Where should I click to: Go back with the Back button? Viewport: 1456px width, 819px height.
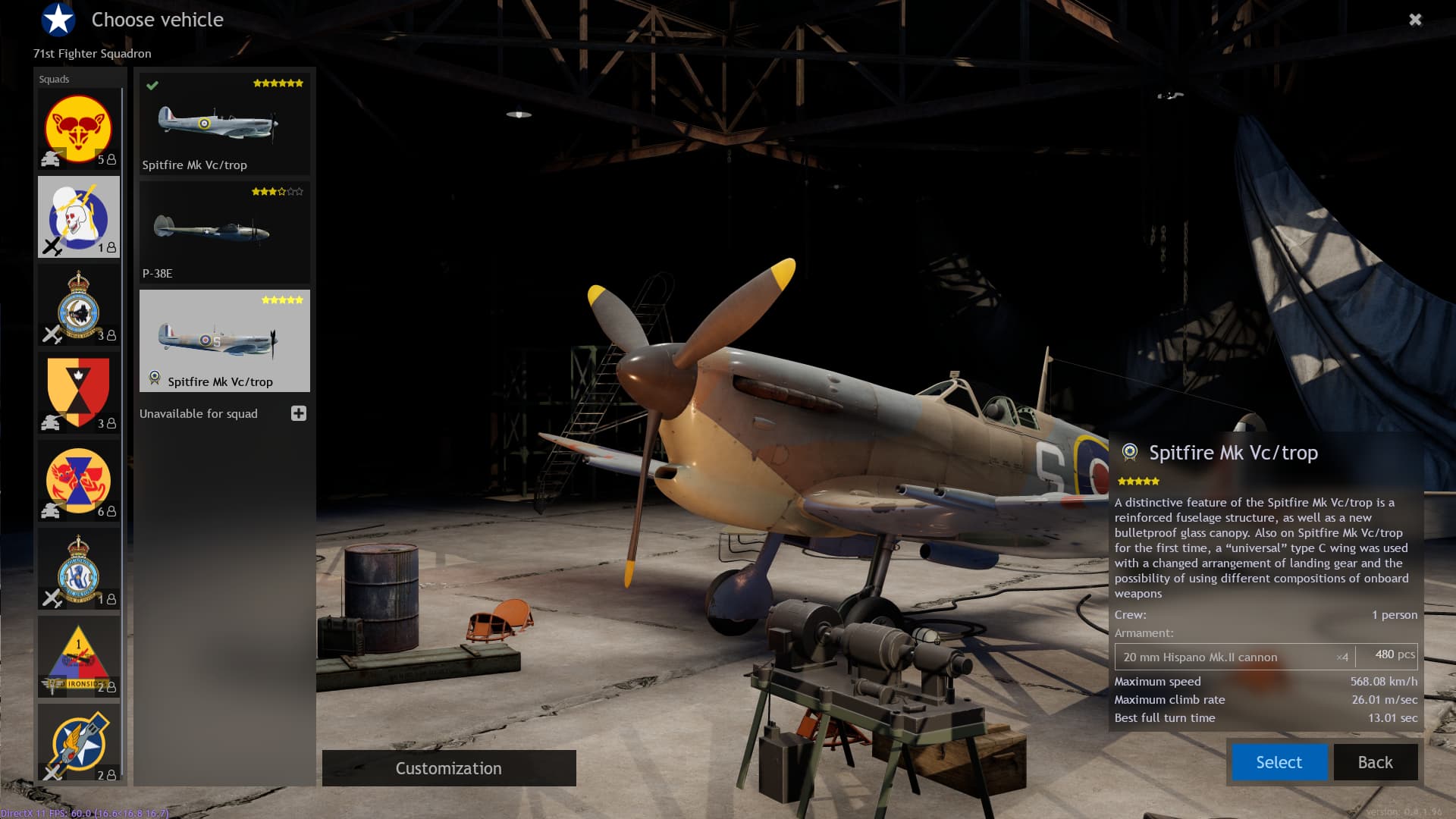(1375, 762)
